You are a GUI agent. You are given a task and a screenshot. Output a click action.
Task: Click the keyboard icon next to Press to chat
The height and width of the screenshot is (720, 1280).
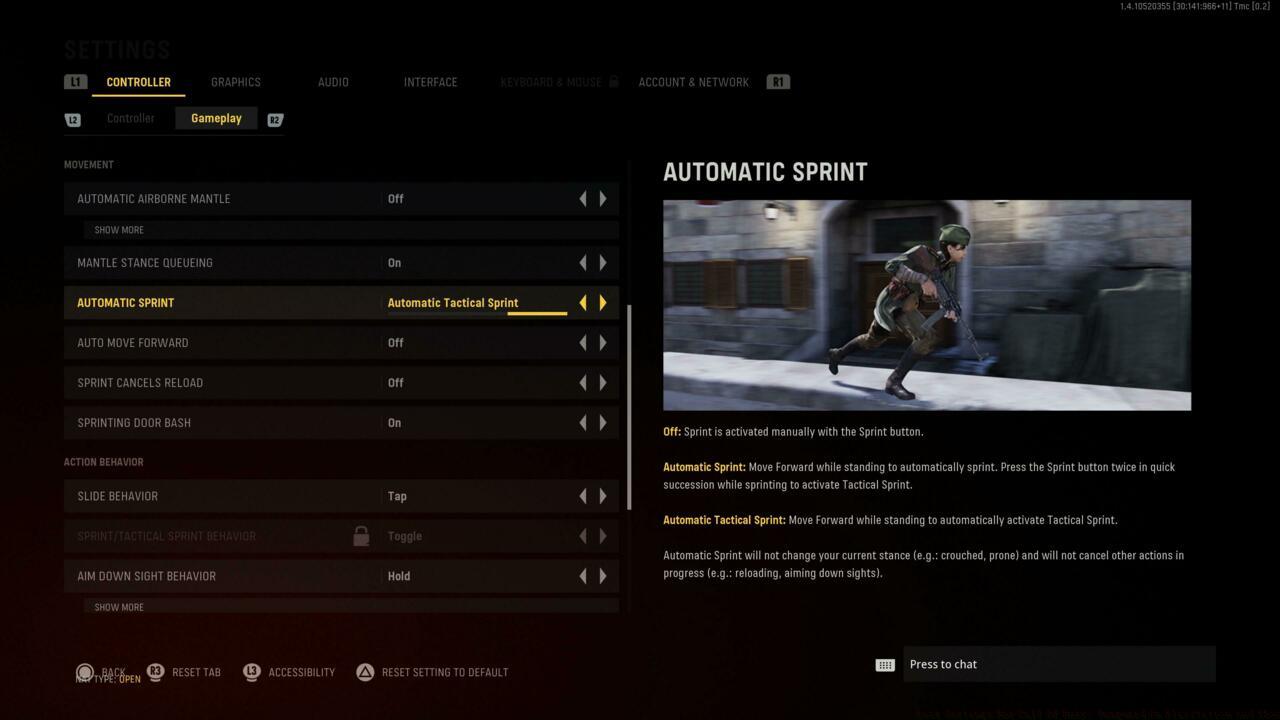884,664
